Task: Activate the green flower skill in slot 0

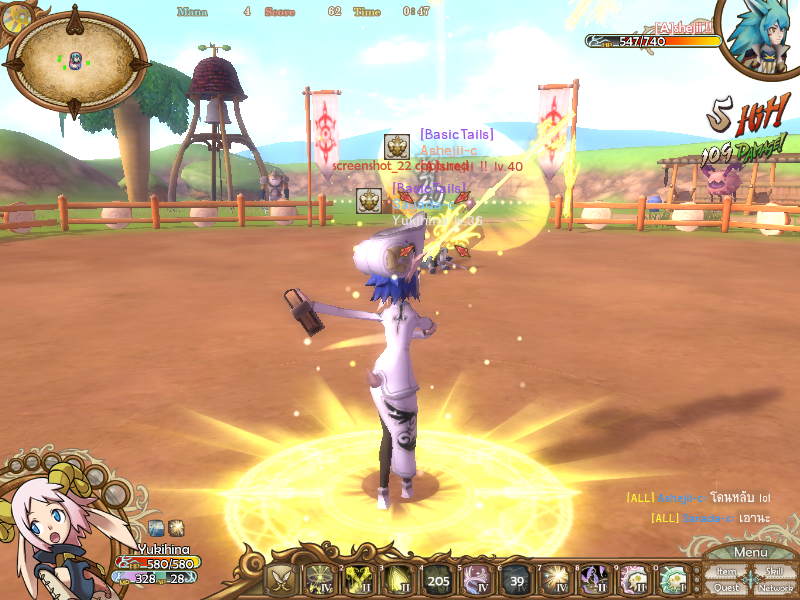Action: tap(672, 579)
